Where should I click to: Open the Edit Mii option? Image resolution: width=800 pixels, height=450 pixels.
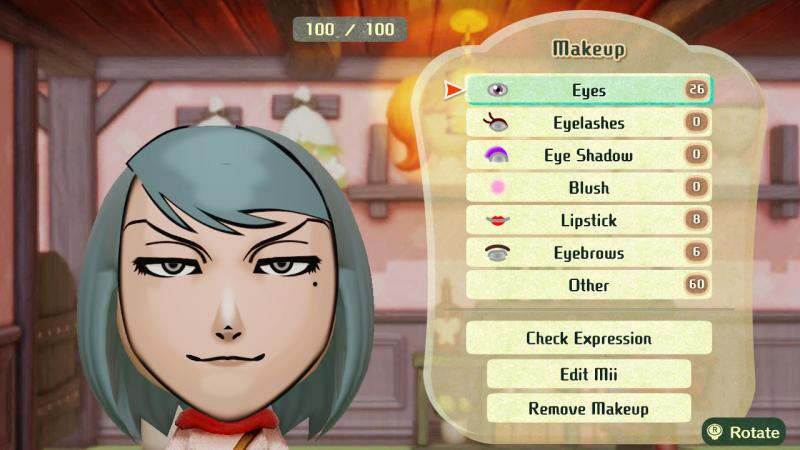click(589, 374)
